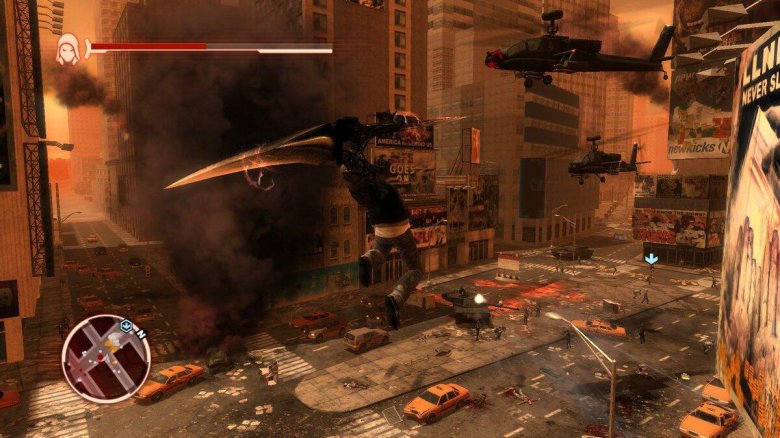Select the hooded character portrait icon
The width and height of the screenshot is (780, 438).
pyautogui.click(x=68, y=48)
